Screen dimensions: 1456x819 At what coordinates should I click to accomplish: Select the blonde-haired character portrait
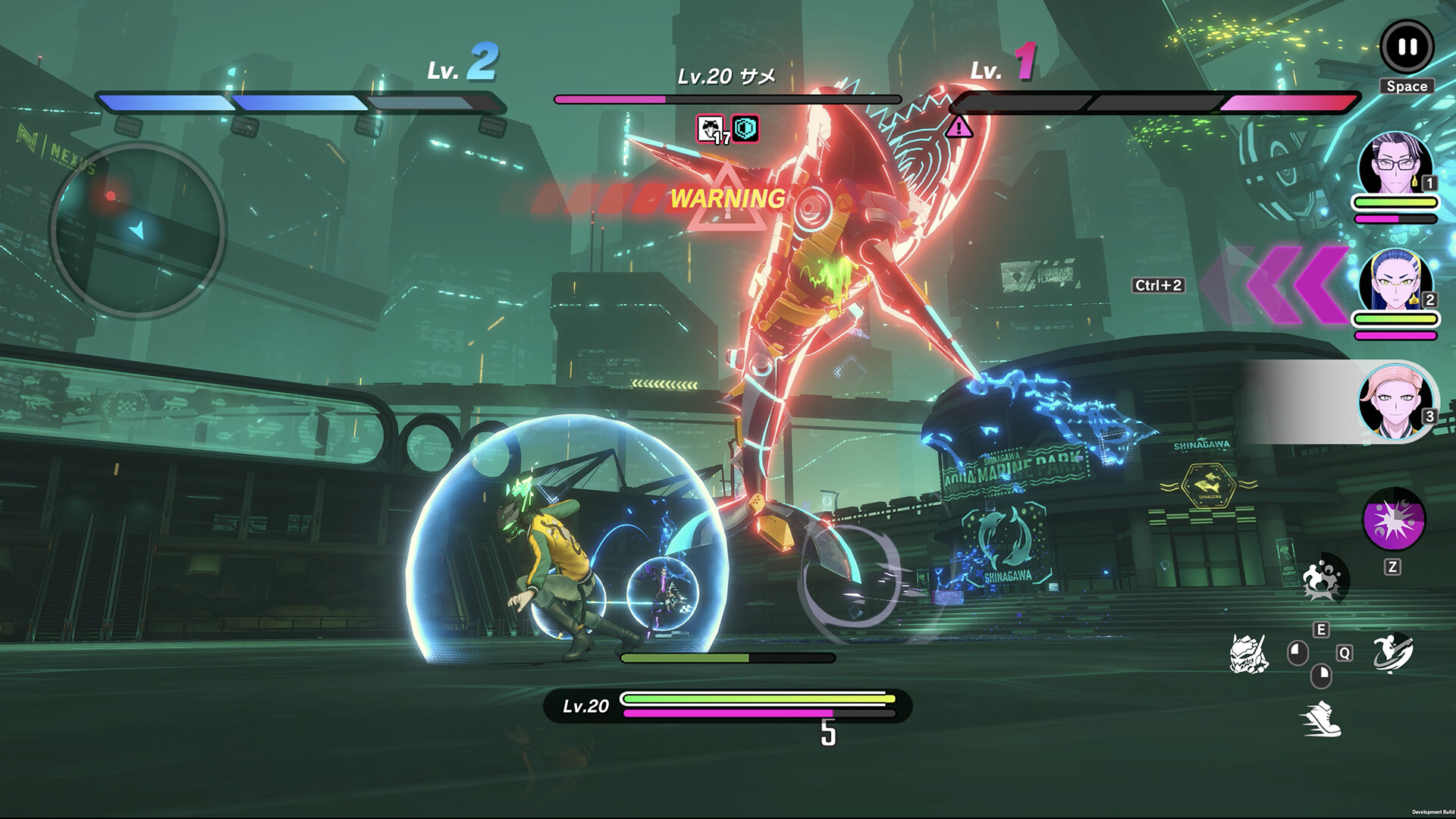[x=1395, y=400]
